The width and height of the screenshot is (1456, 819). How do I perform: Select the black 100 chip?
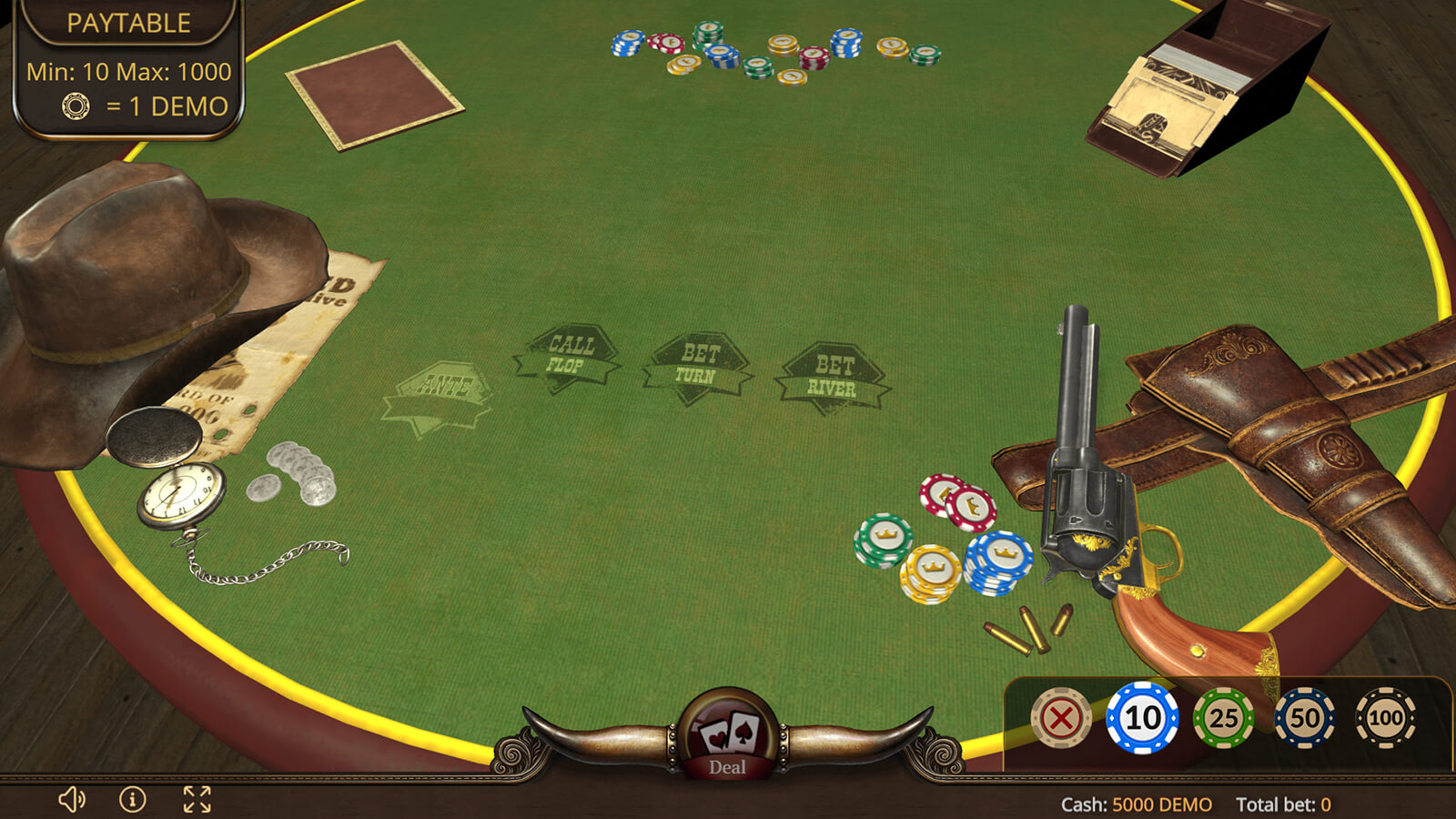(1385, 718)
